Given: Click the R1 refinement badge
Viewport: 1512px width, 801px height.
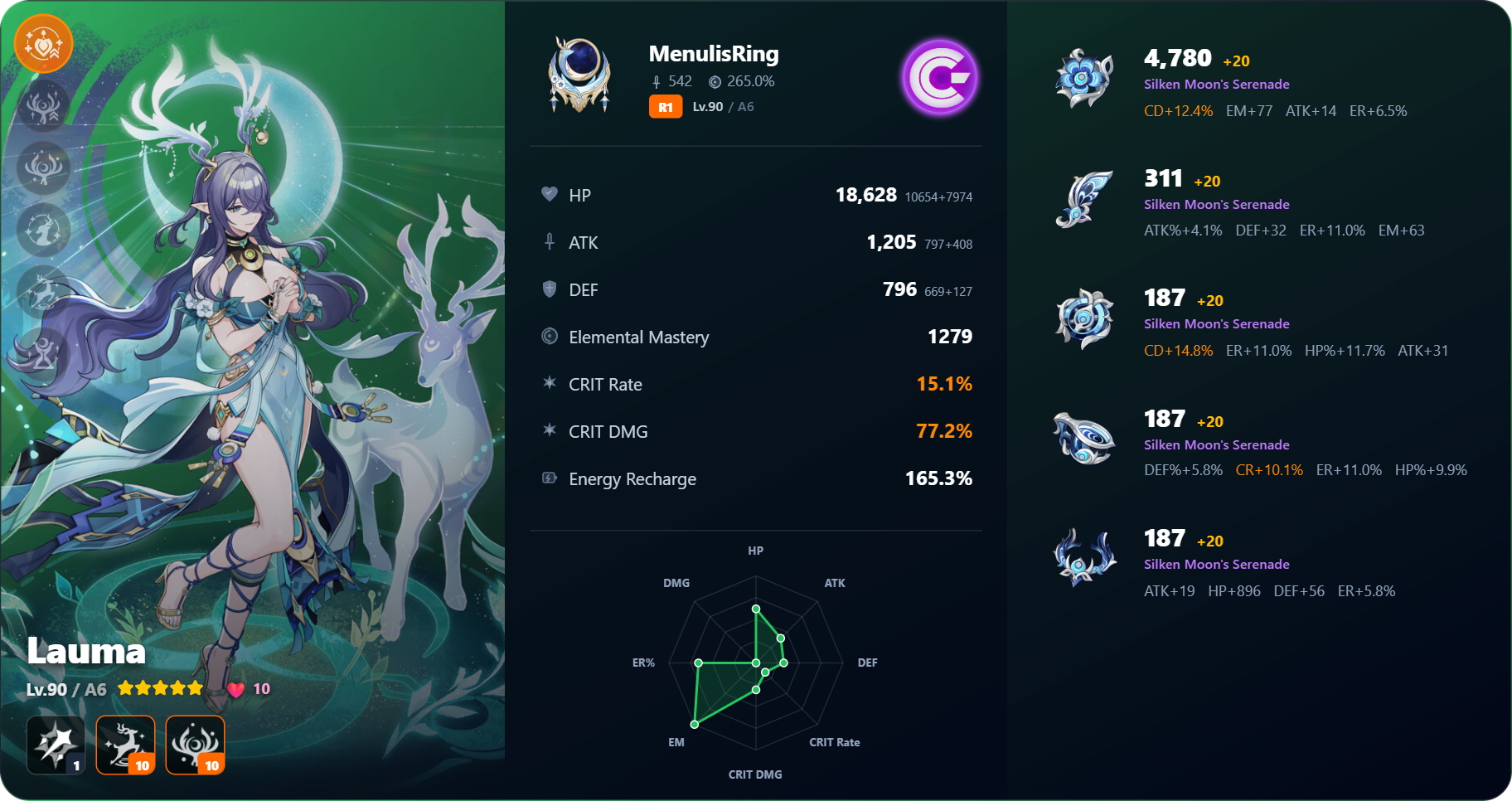Looking at the screenshot, I should point(665,106).
